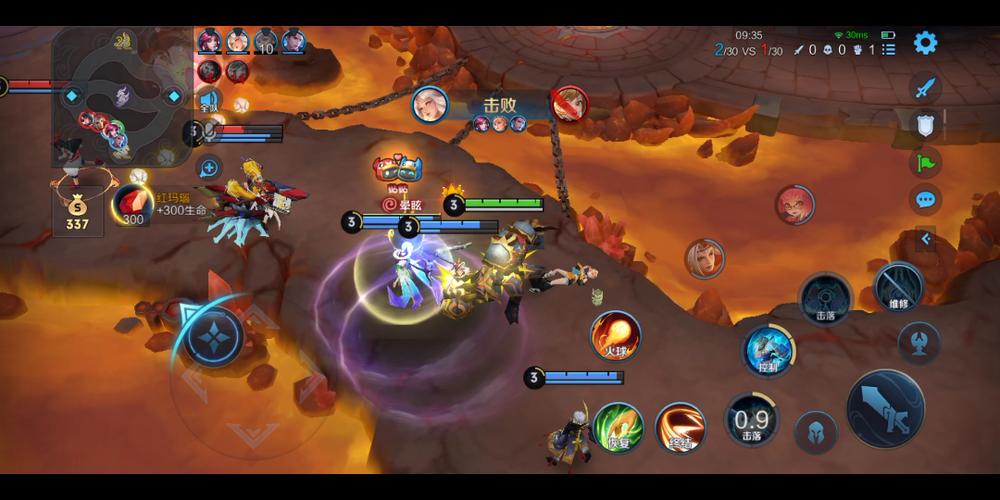Target the red-haired enemy hero portrait
Screen dimensions: 1000x500
pyautogui.click(x=795, y=205)
